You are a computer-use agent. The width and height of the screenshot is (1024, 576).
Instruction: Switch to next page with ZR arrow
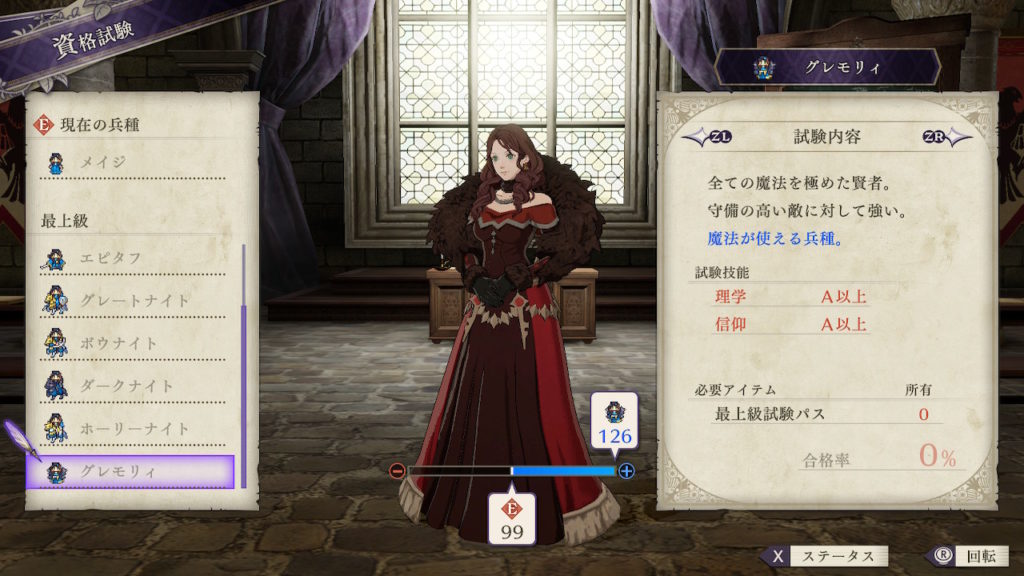coord(942,137)
